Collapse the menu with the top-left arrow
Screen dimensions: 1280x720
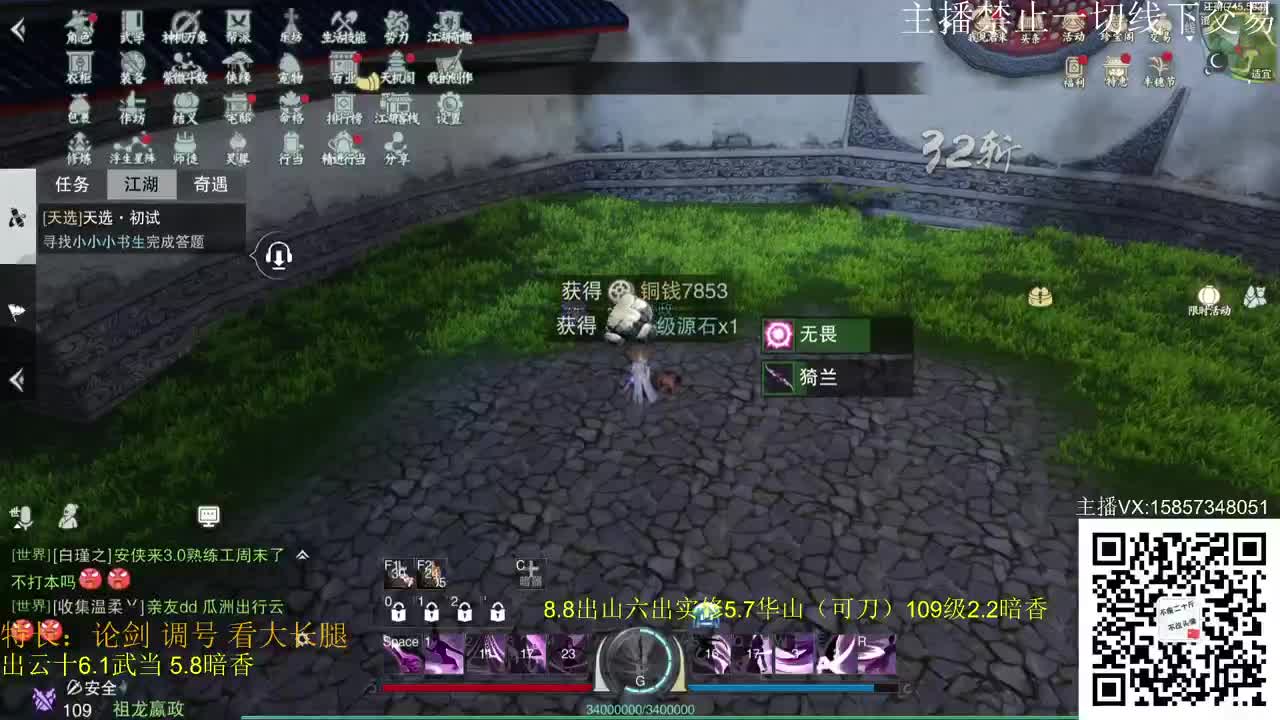pyautogui.click(x=18, y=28)
